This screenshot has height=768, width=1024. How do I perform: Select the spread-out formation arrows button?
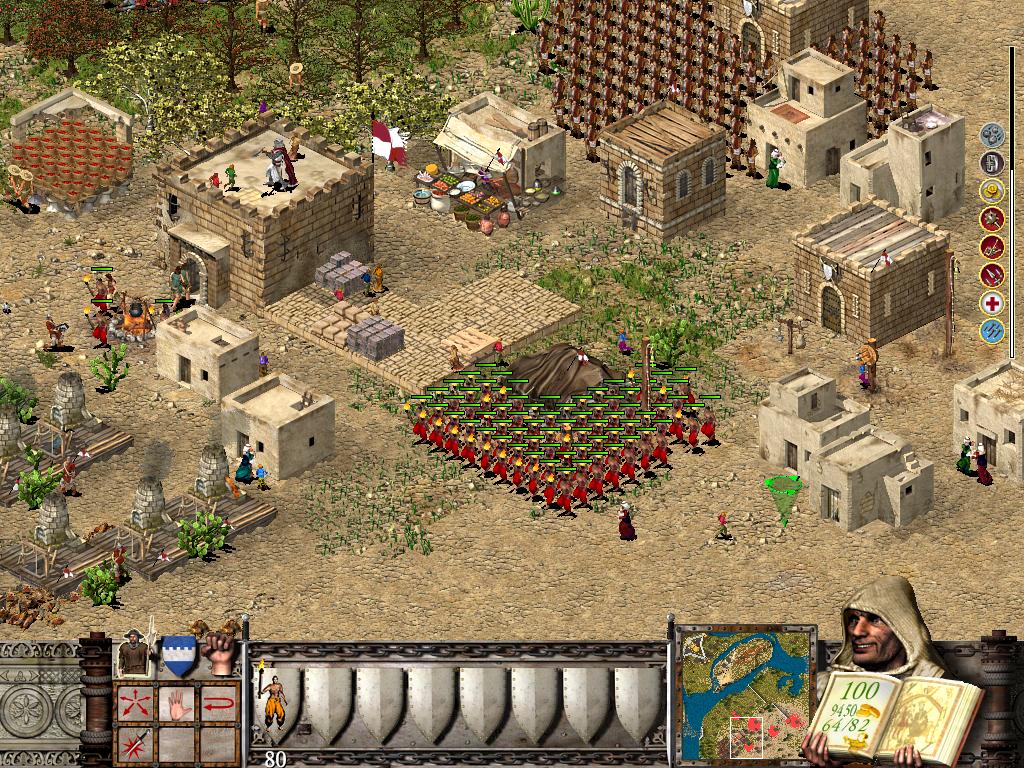133,702
